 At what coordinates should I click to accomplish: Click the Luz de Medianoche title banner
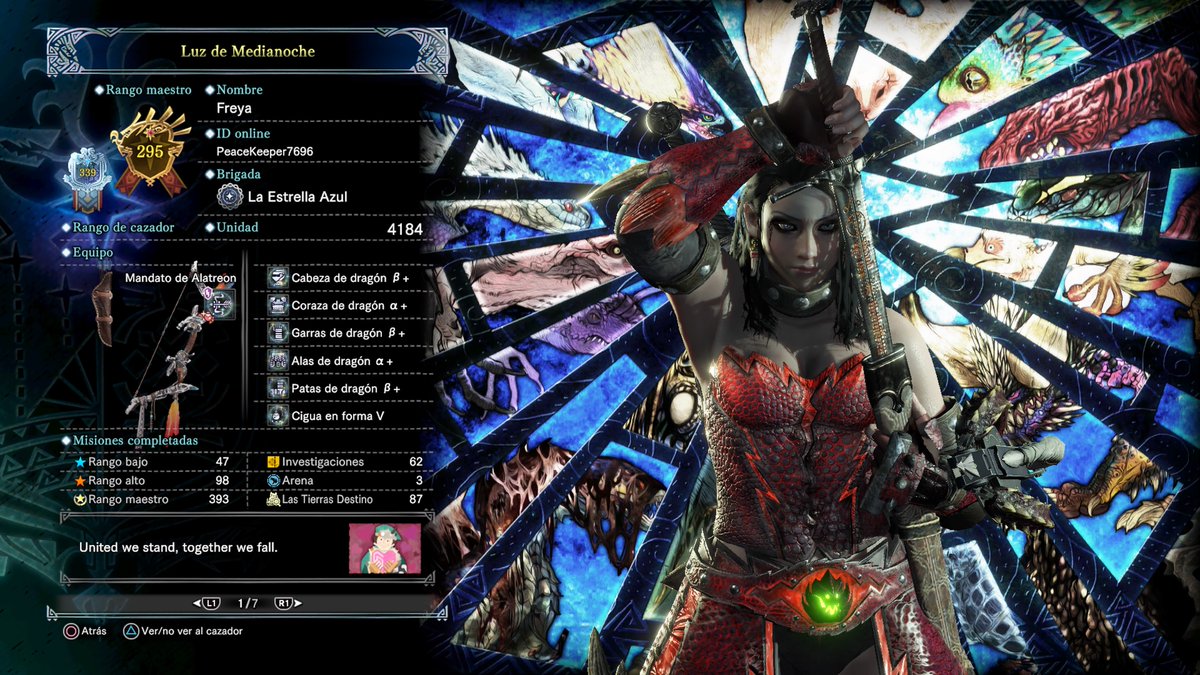247,51
